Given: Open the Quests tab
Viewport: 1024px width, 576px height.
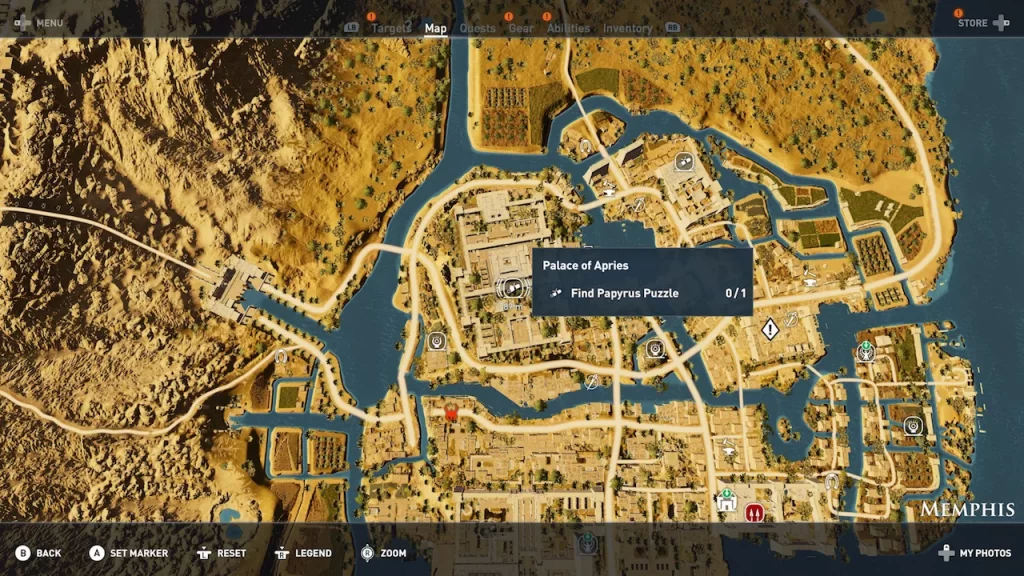Looking at the screenshot, I should pyautogui.click(x=477, y=29).
